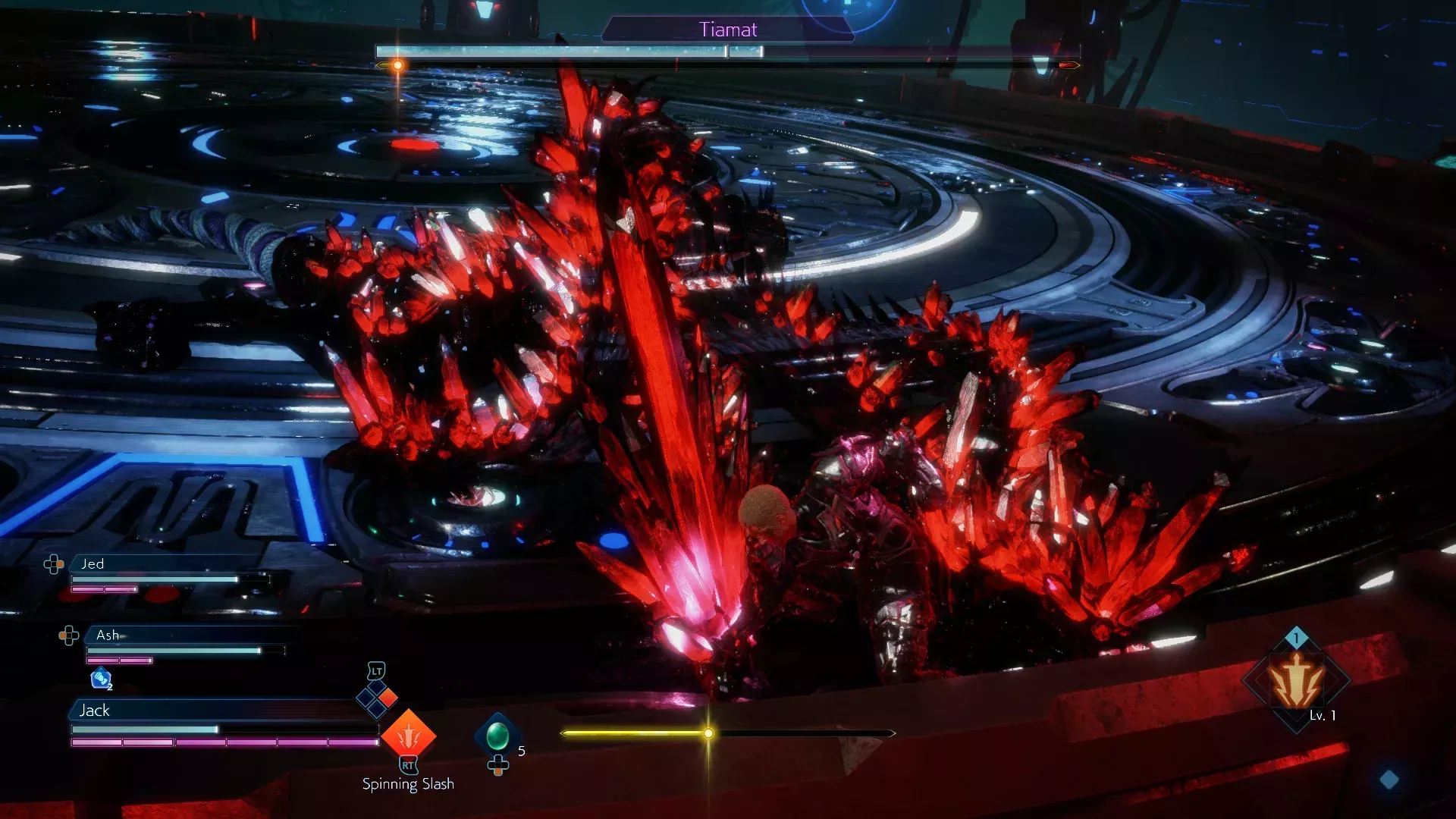The width and height of the screenshot is (1456, 819).
Task: Select party member Ash
Action: tap(108, 635)
